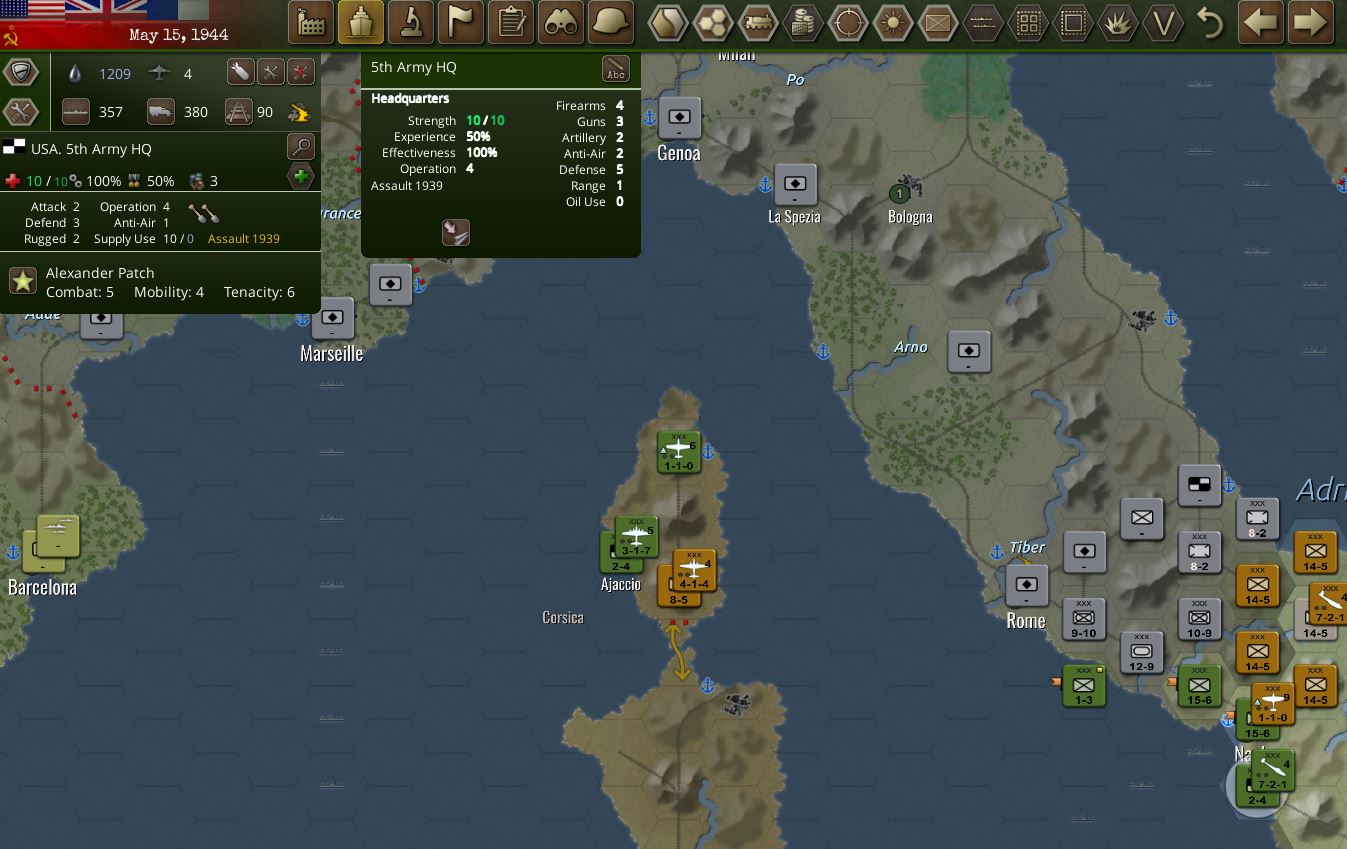
Task: Go to previous unit with left arrow
Action: [1260, 22]
